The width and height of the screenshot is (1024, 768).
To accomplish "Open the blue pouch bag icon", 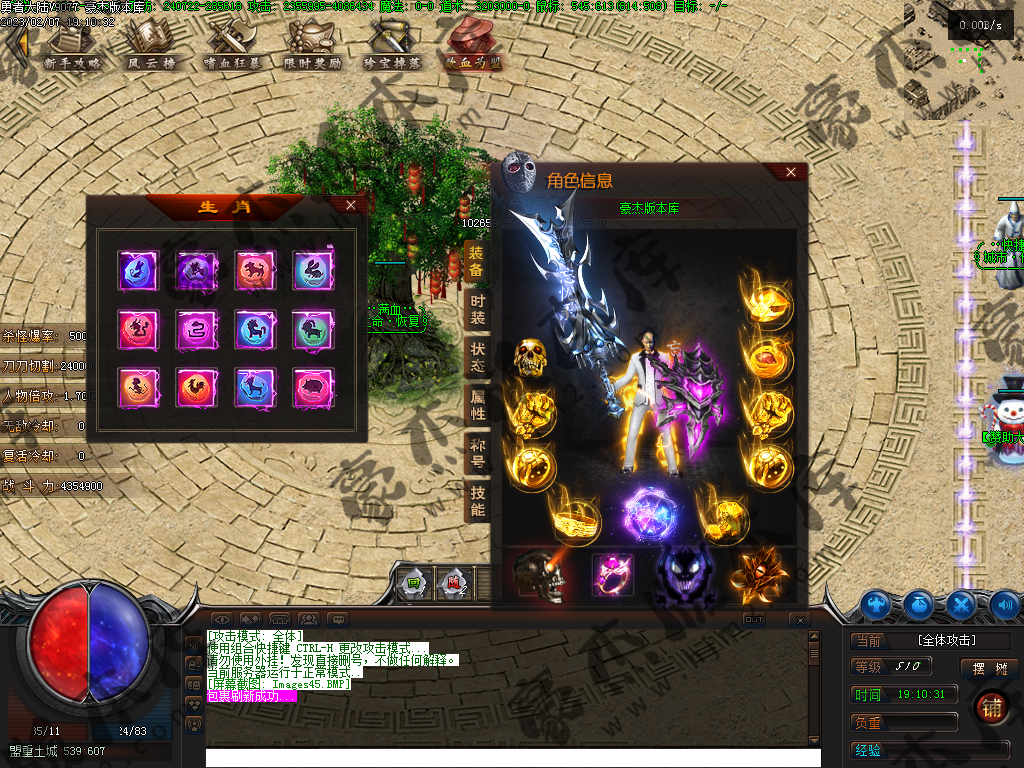I will [918, 604].
